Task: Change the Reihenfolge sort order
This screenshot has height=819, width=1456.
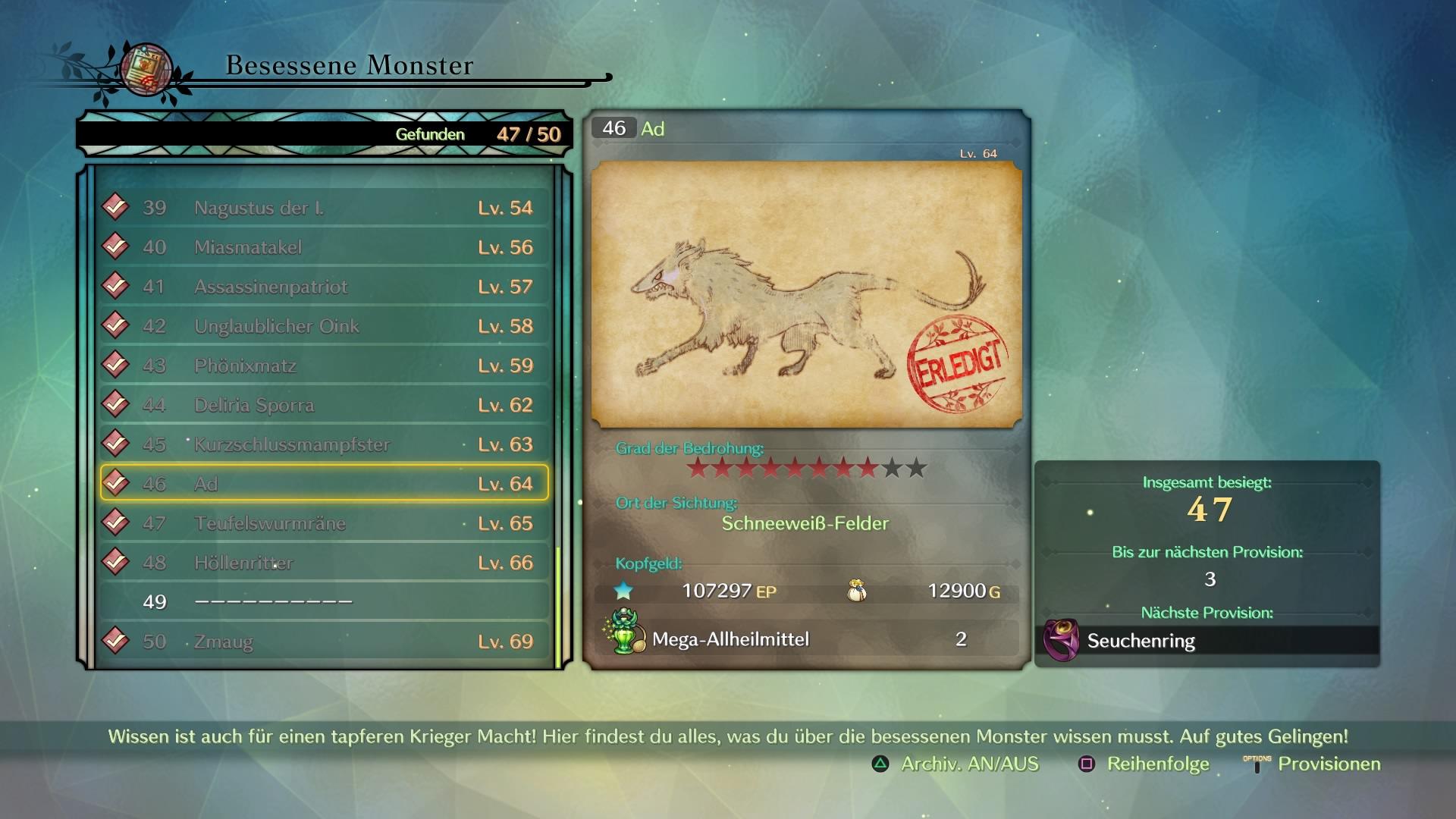Action: pos(1144,764)
